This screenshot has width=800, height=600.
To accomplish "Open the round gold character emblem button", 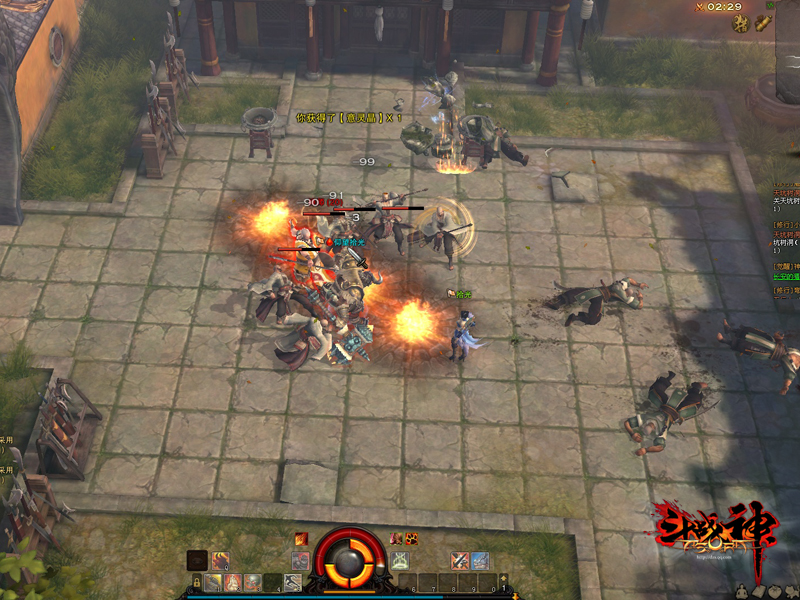I will 742,25.
